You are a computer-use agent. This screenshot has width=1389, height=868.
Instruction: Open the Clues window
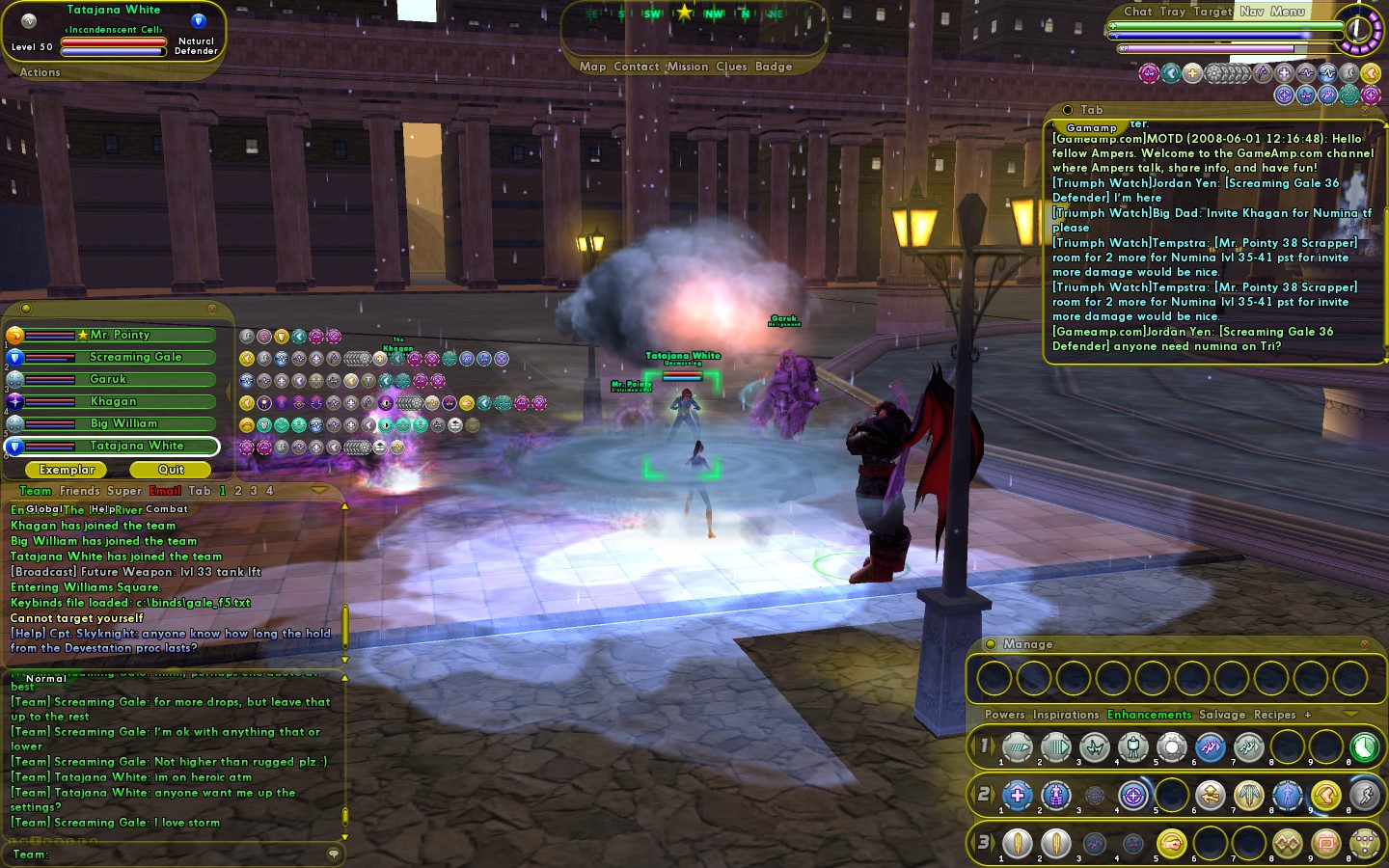pos(731,67)
